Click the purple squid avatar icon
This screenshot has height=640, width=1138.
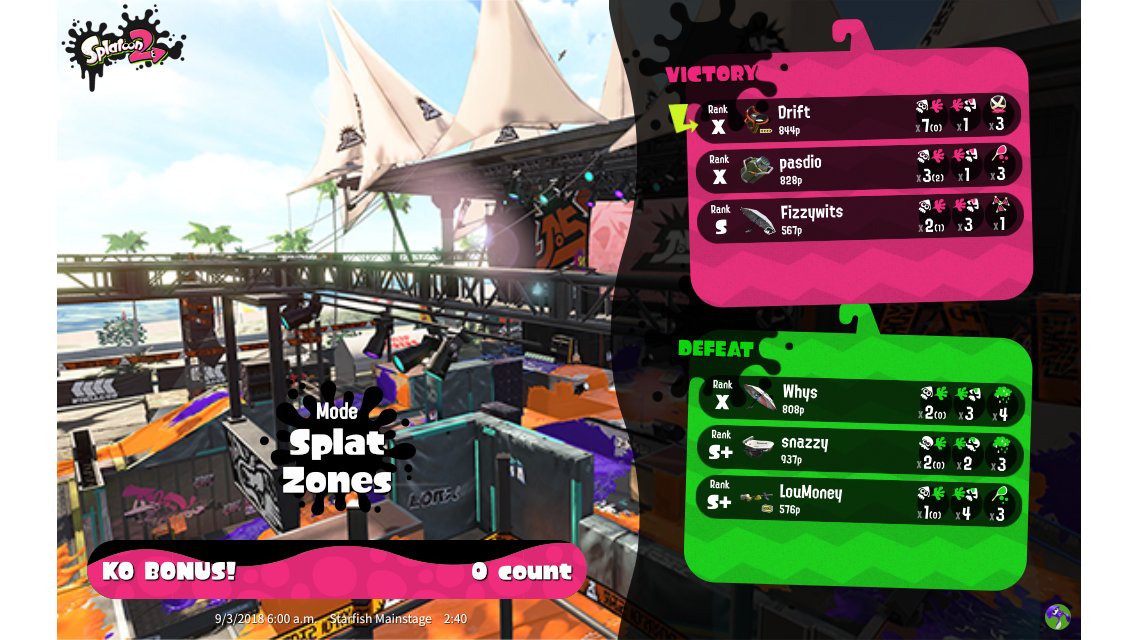1057,615
